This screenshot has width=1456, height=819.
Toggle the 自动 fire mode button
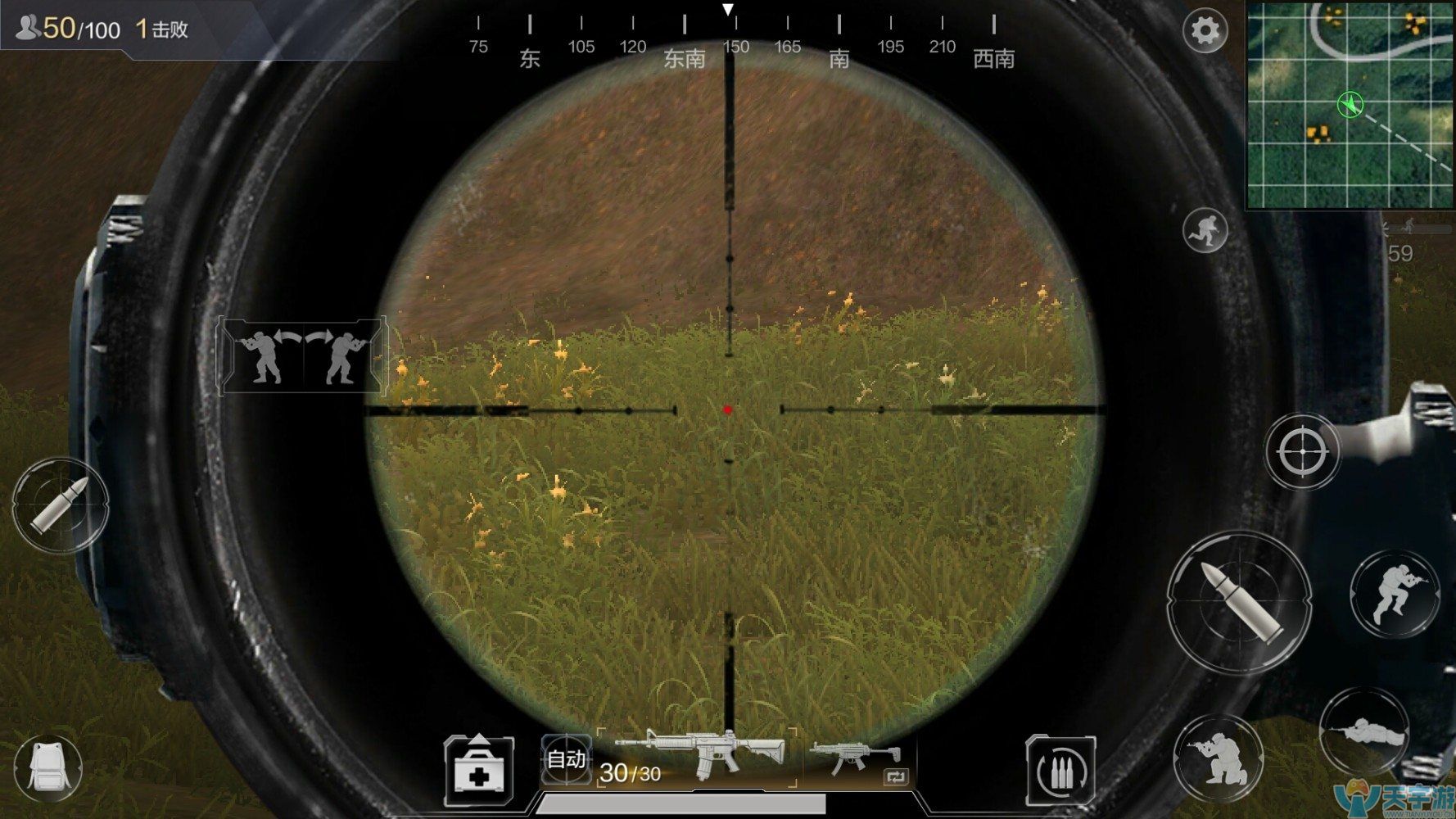click(x=566, y=759)
